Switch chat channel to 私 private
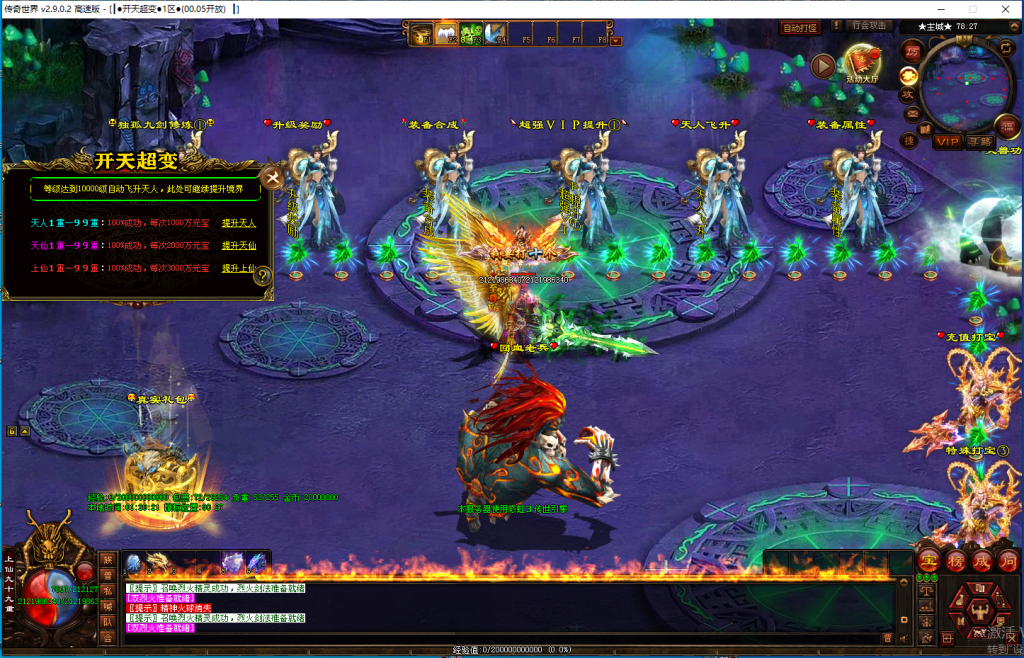 [x=108, y=590]
